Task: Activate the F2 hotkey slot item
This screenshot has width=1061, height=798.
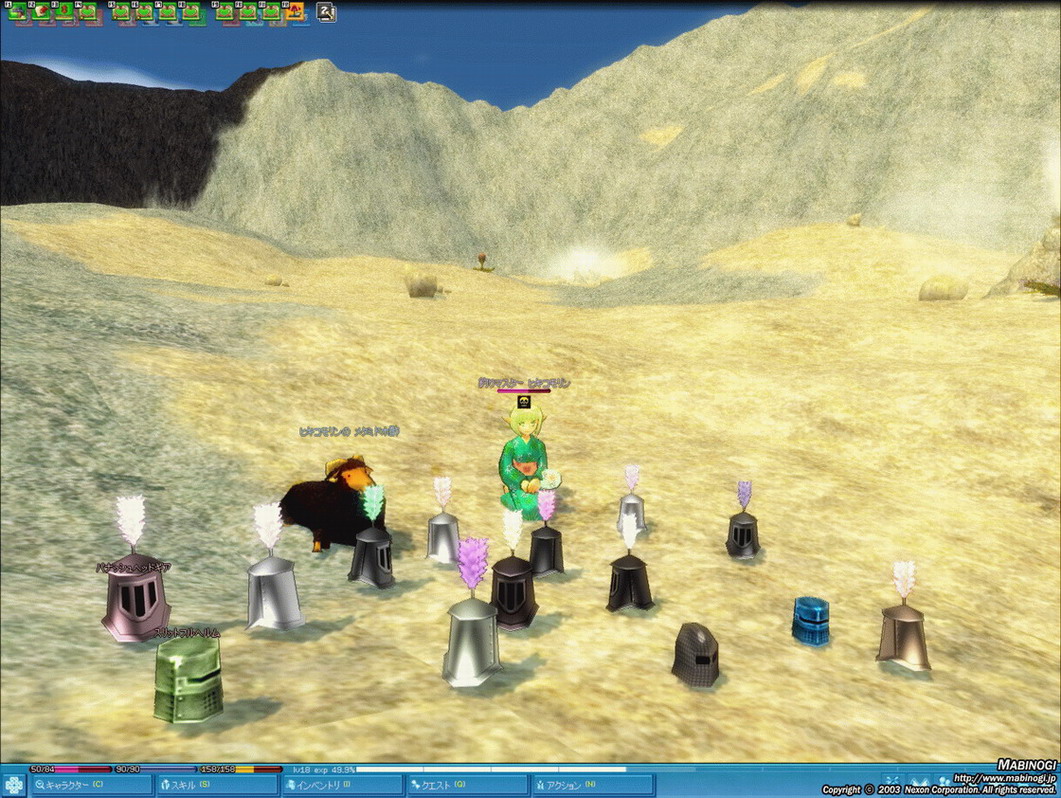Action: point(42,12)
